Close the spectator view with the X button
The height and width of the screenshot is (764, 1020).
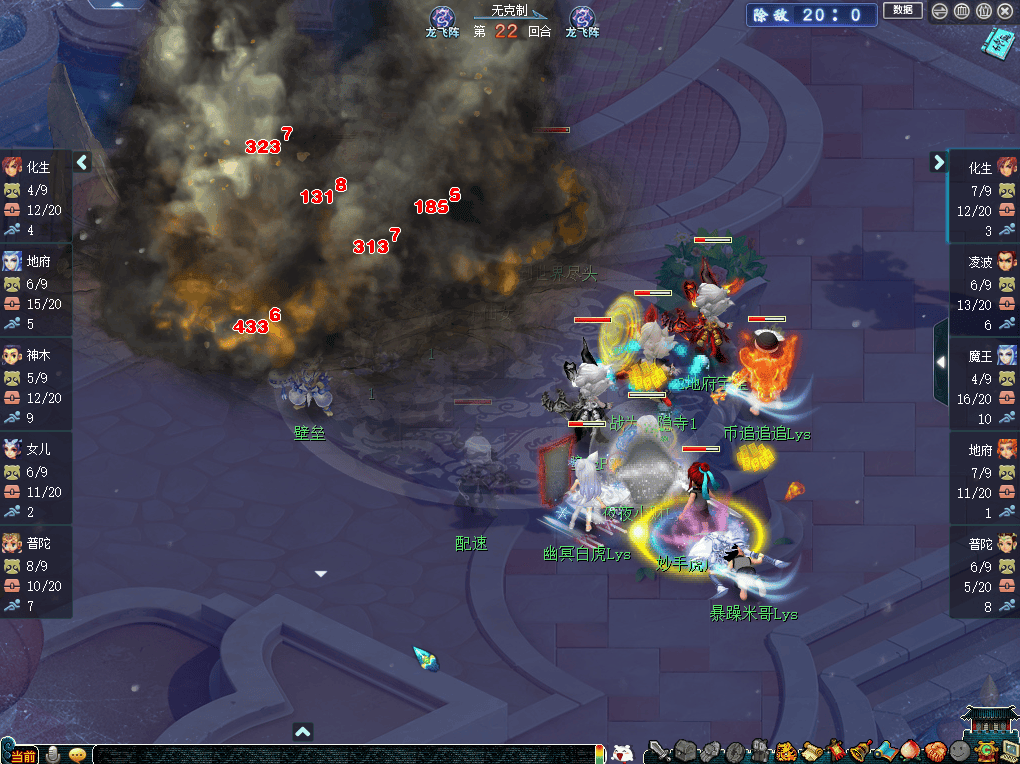(1005, 12)
